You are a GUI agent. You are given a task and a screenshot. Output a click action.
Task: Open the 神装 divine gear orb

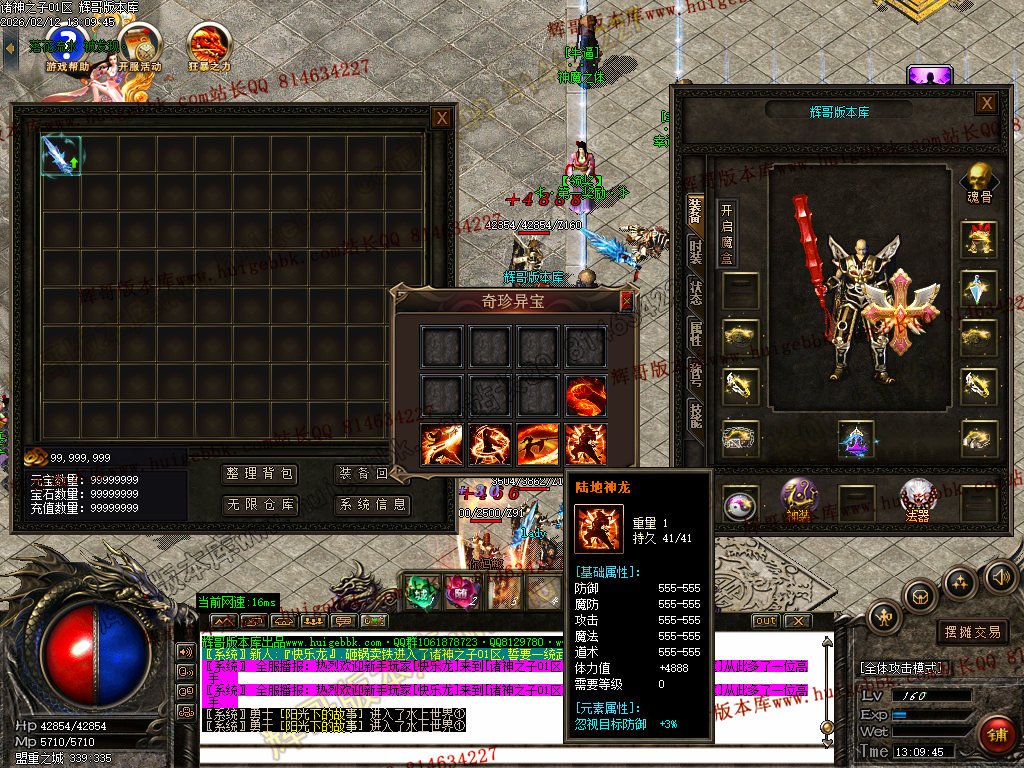click(798, 499)
